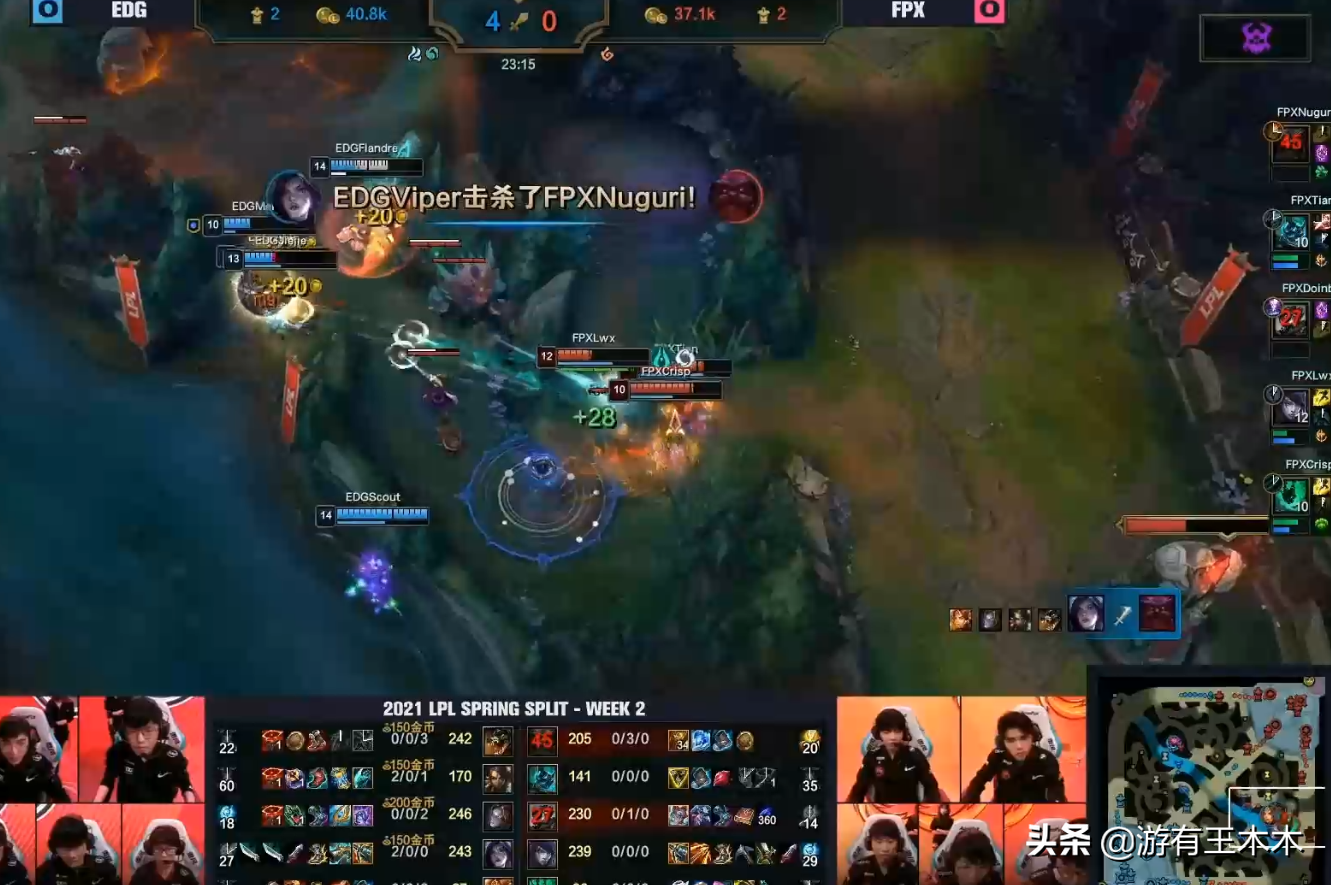Open the Baron icon in the top-right box
The width and height of the screenshot is (1331, 885).
click(1254, 36)
